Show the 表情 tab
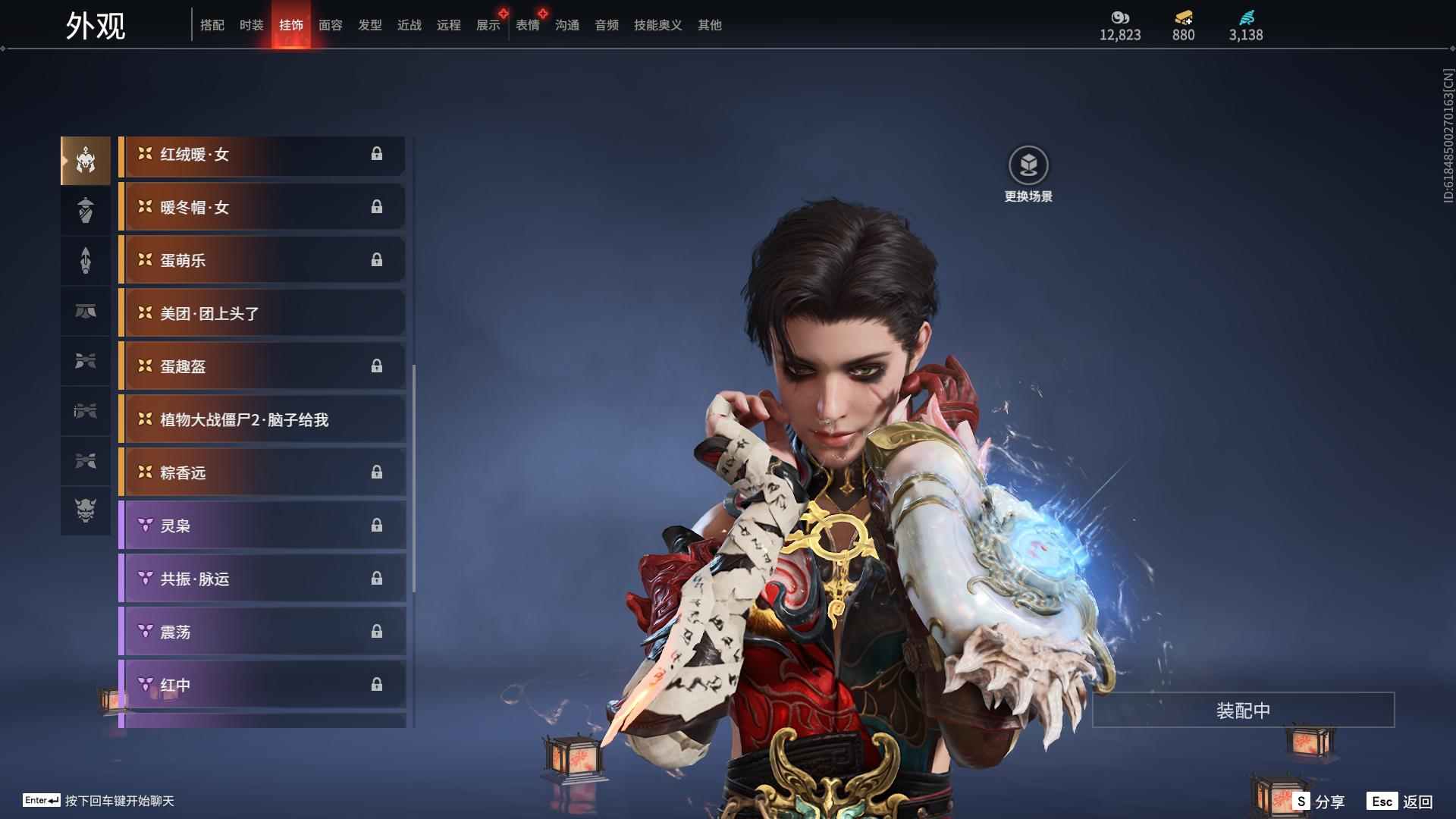 click(x=527, y=25)
